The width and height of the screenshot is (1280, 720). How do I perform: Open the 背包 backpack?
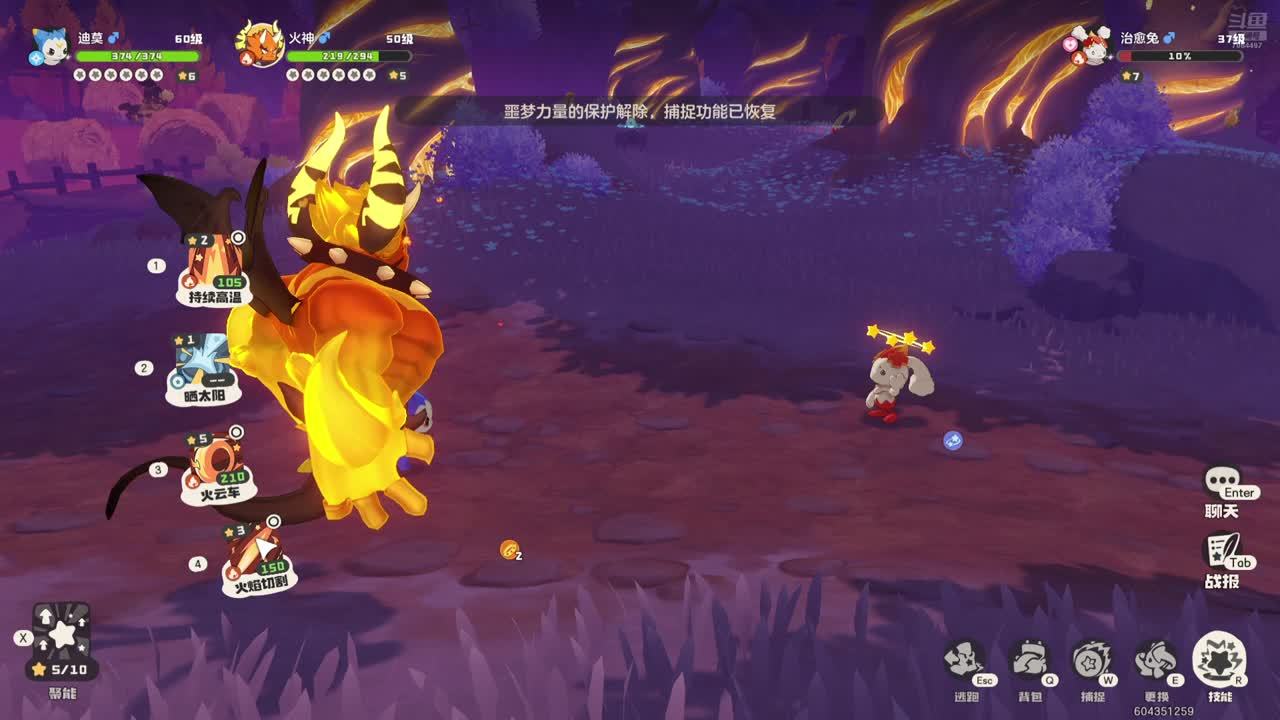point(1029,661)
